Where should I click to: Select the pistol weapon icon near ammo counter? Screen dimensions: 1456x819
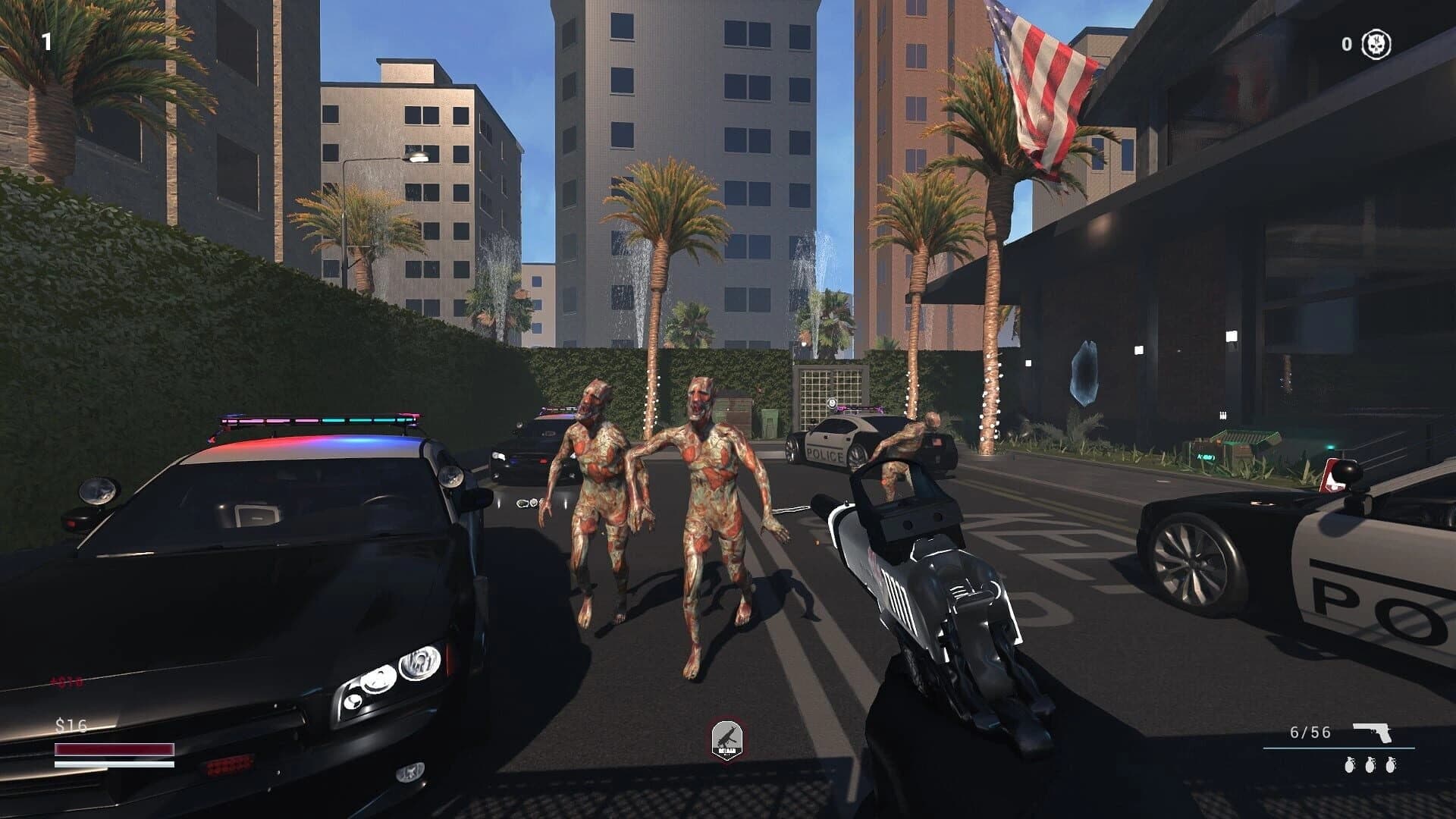(1372, 731)
